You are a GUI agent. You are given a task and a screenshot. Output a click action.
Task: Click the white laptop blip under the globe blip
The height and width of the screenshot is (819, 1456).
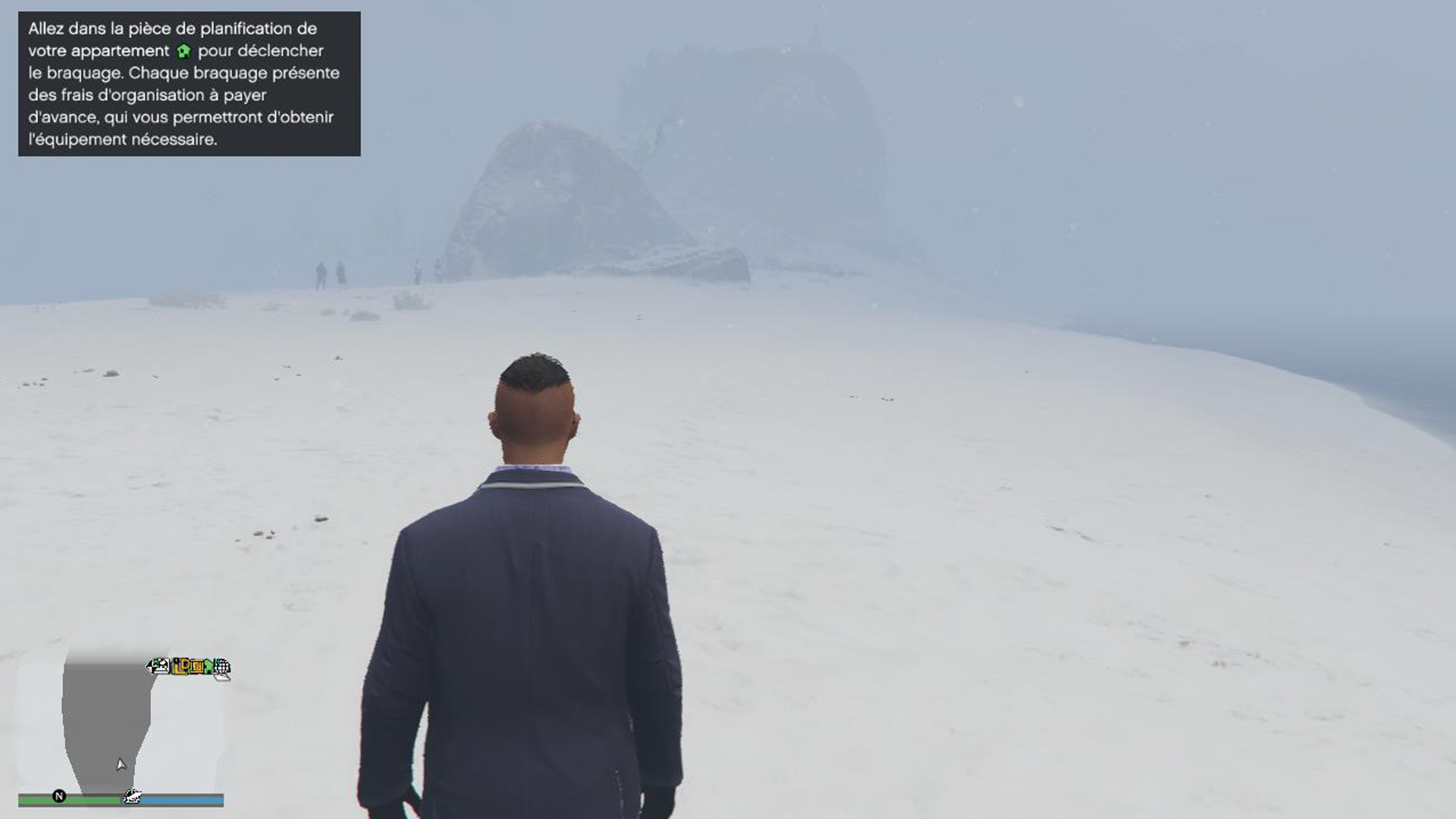222,678
